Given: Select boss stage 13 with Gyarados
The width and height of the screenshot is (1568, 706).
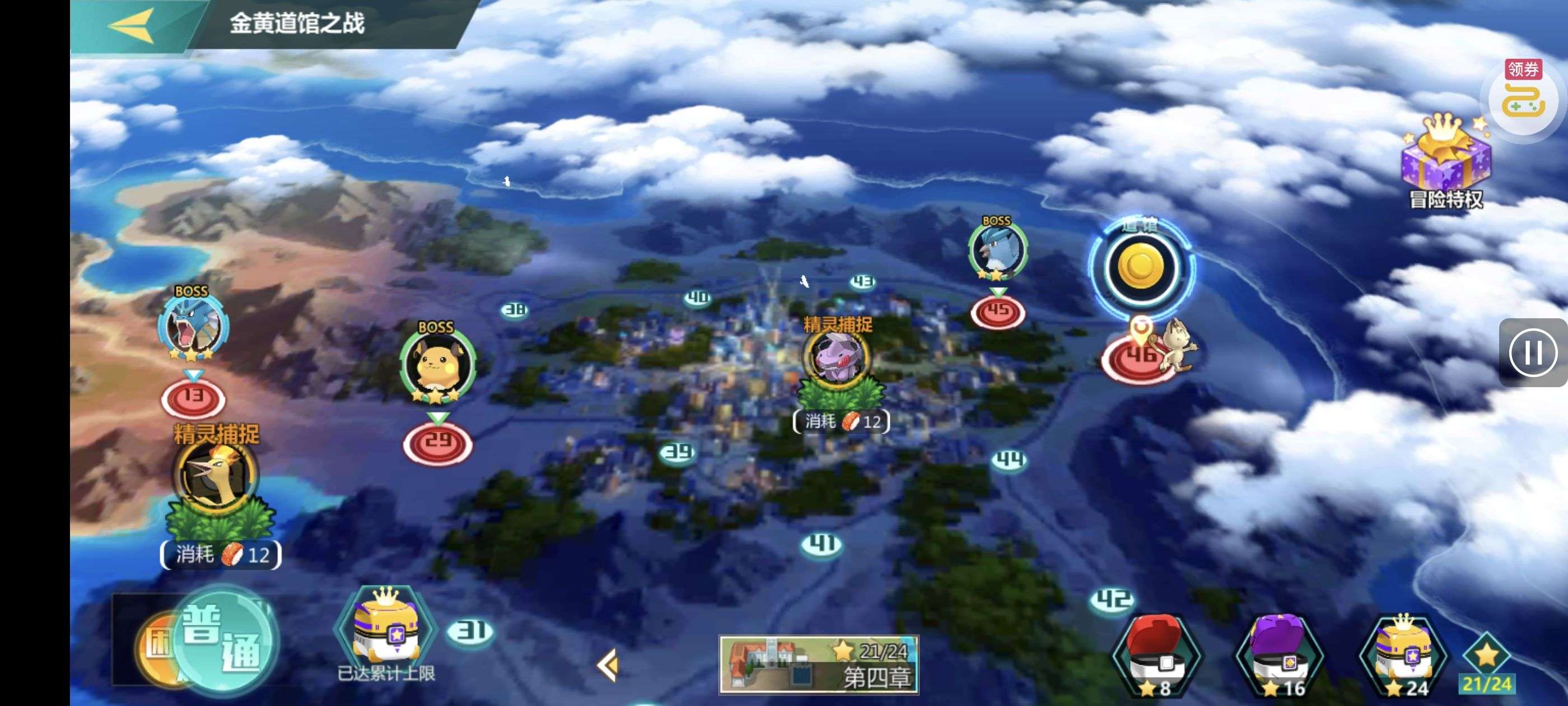Looking at the screenshot, I should pyautogui.click(x=193, y=398).
